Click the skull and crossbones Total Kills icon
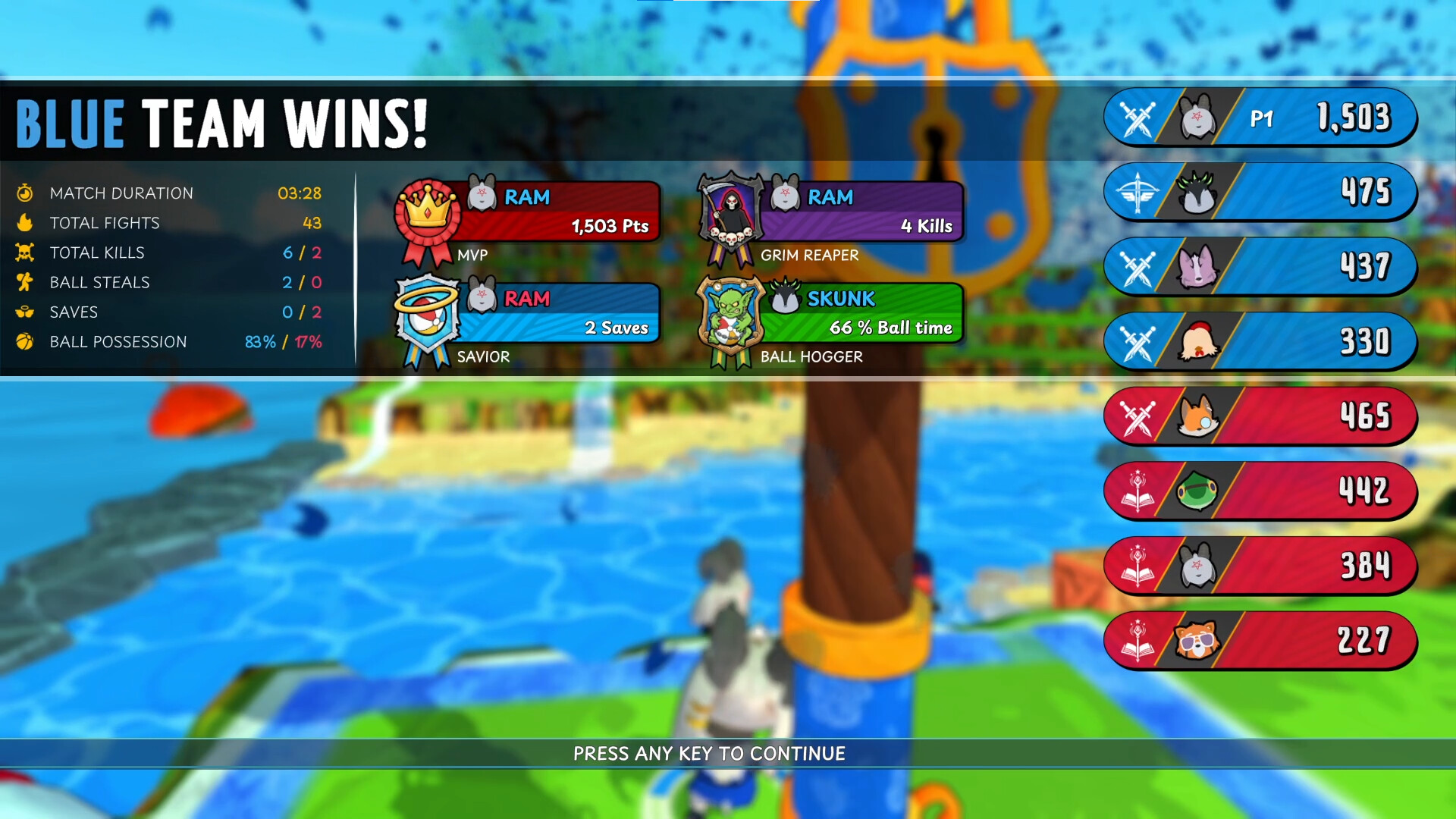The image size is (1456, 819). coord(26,253)
